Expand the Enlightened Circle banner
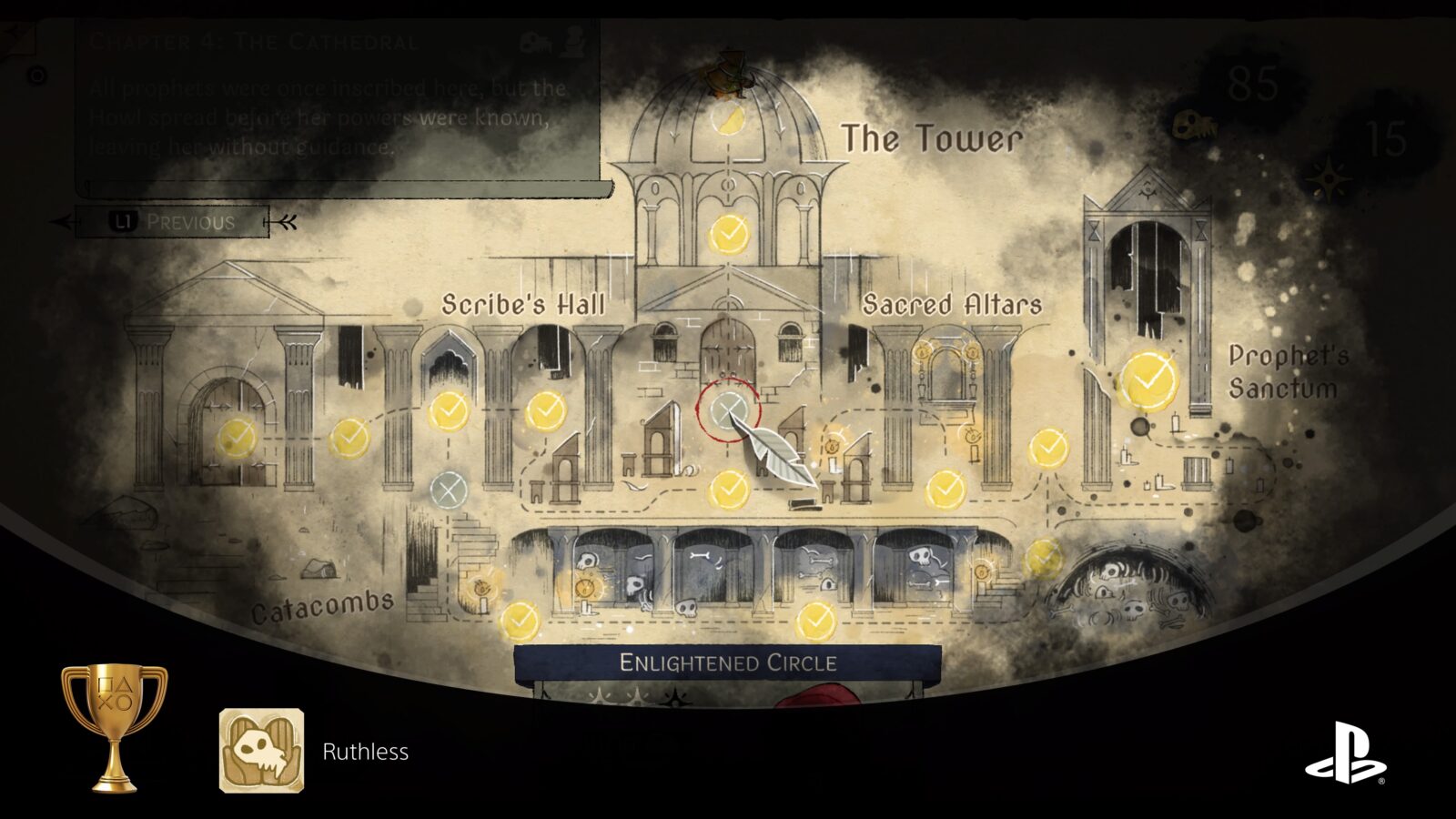The width and height of the screenshot is (1456, 819). pyautogui.click(x=727, y=664)
